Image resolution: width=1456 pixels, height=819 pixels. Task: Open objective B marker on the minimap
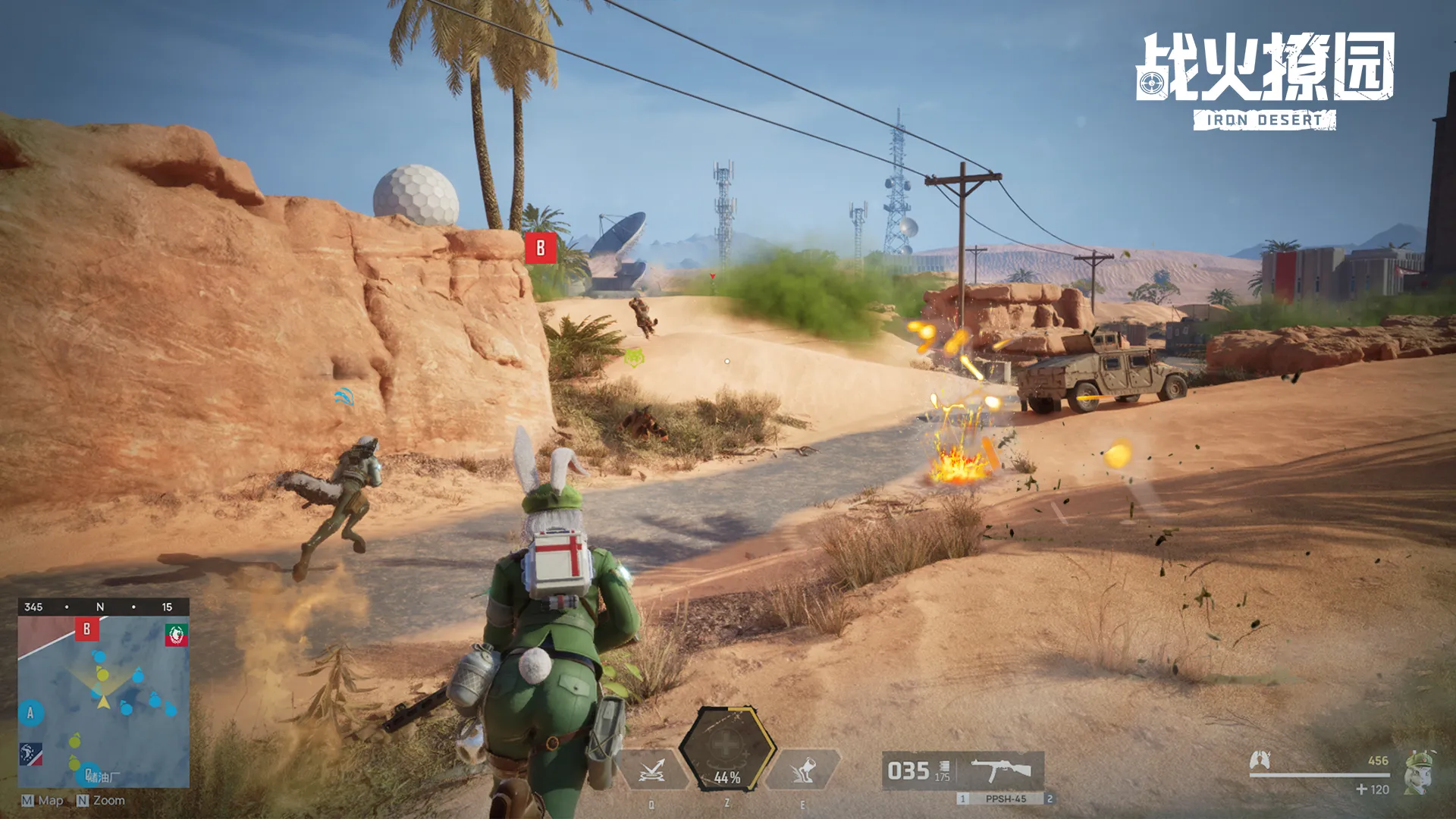pyautogui.click(x=86, y=629)
